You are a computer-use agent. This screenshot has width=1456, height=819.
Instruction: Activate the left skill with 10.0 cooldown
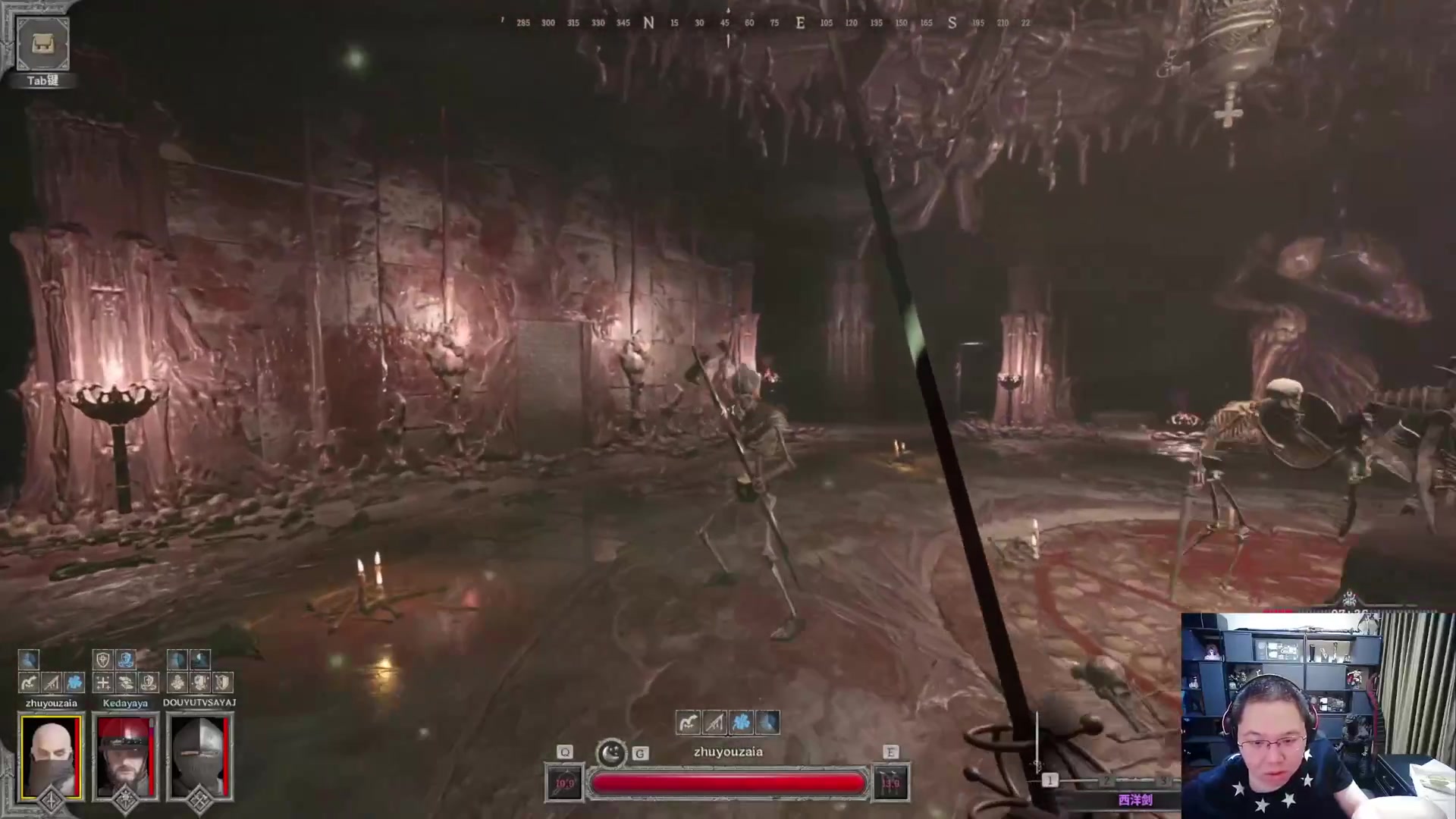tap(565, 783)
